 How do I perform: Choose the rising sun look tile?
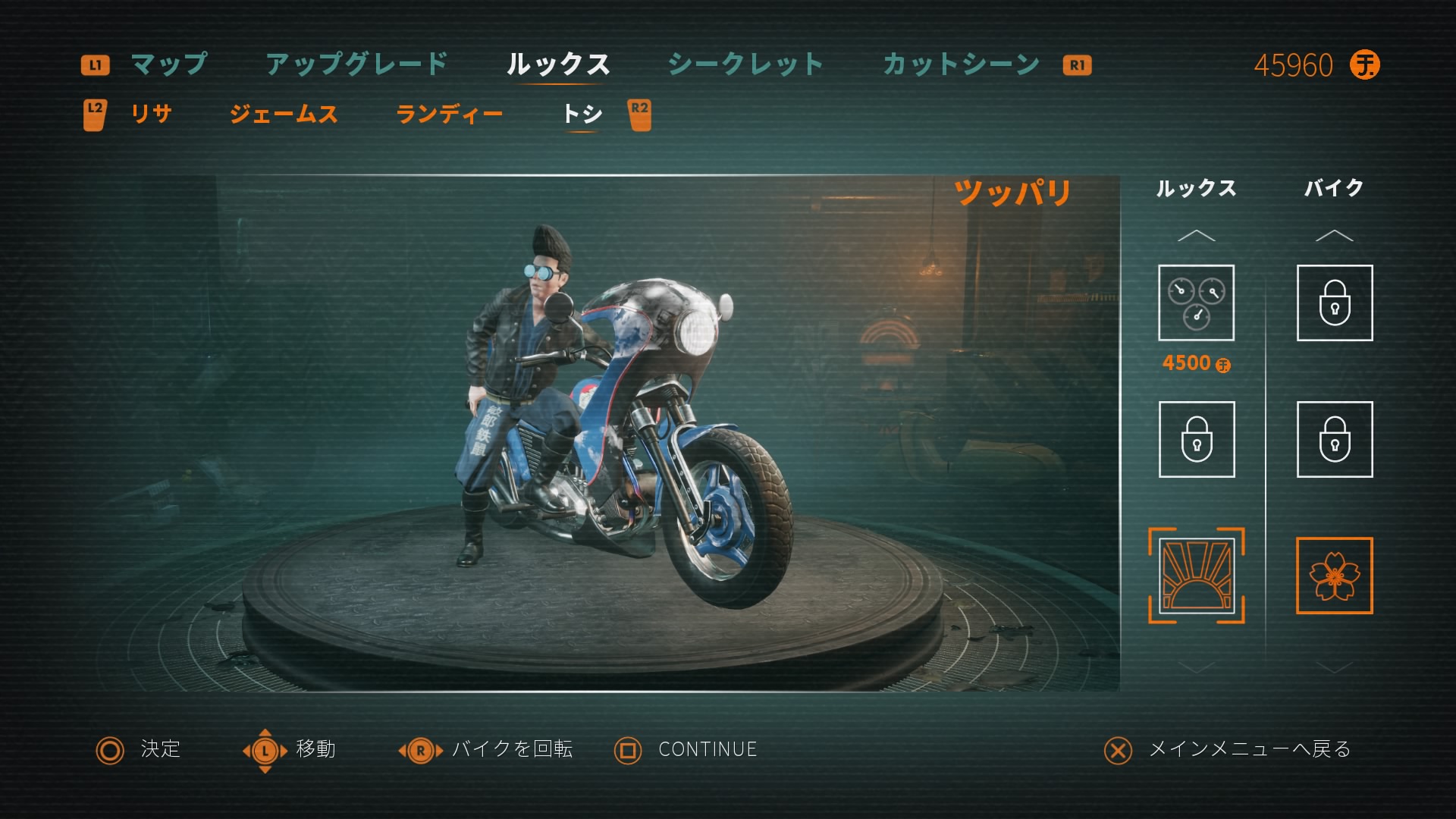[1196, 576]
